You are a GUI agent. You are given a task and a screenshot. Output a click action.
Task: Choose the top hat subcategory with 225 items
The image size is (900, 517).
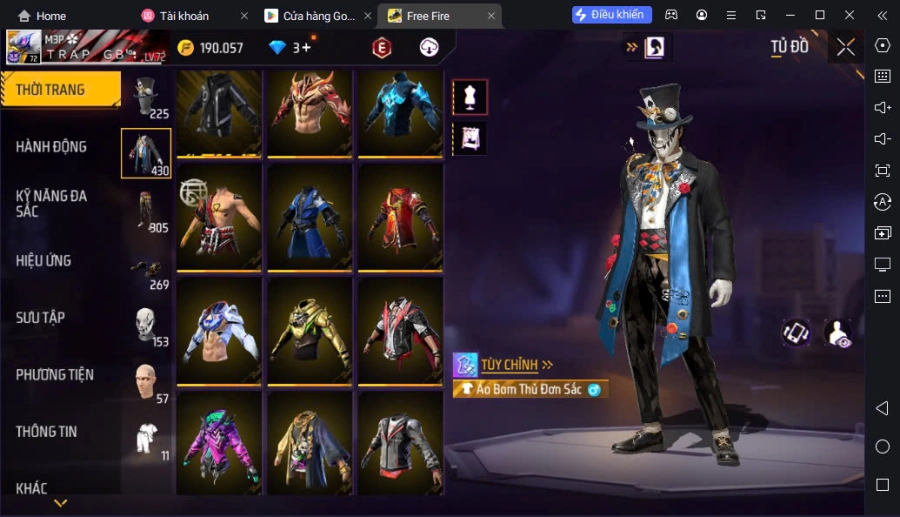[x=146, y=97]
